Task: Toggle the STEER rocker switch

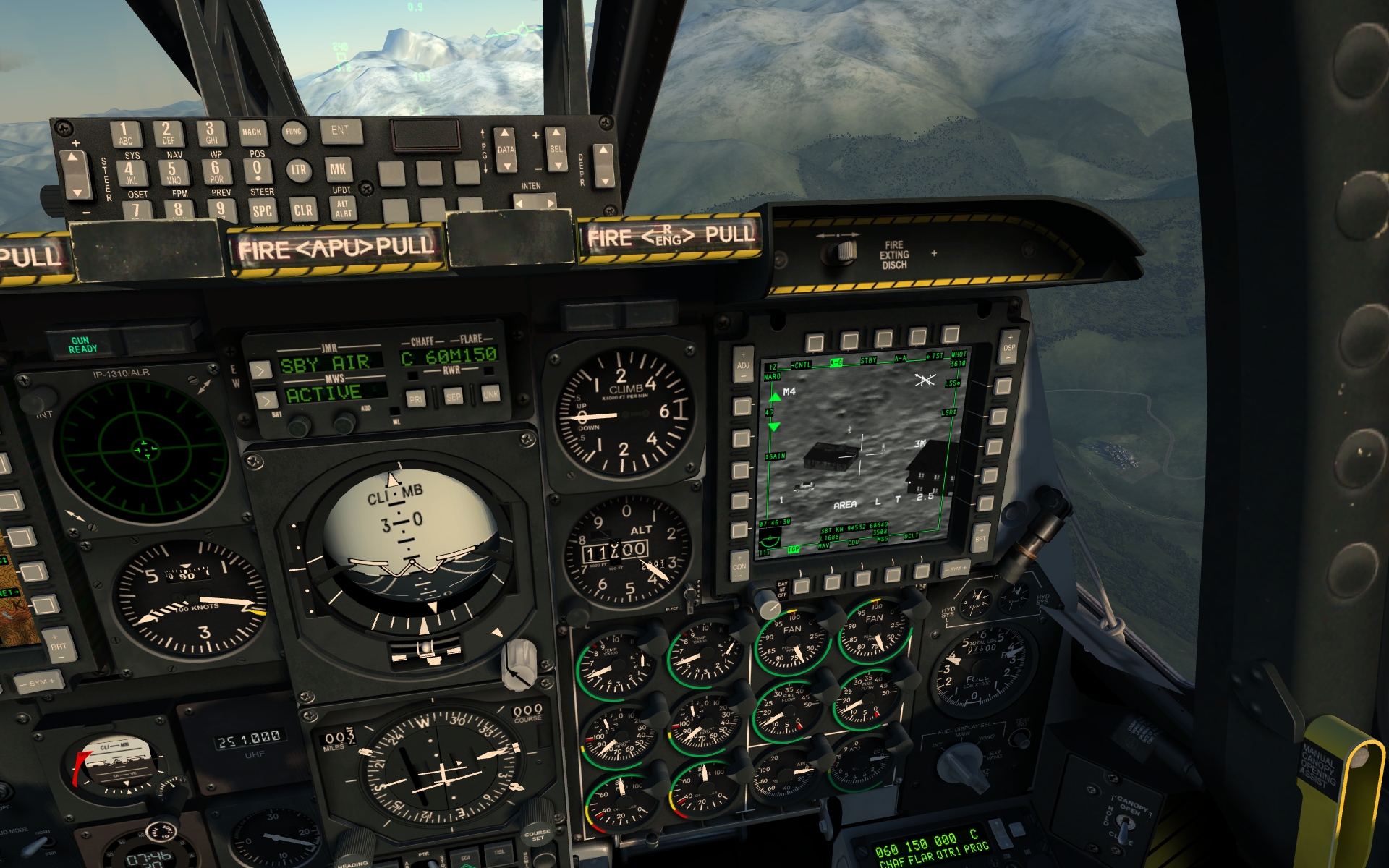Action: [75, 176]
